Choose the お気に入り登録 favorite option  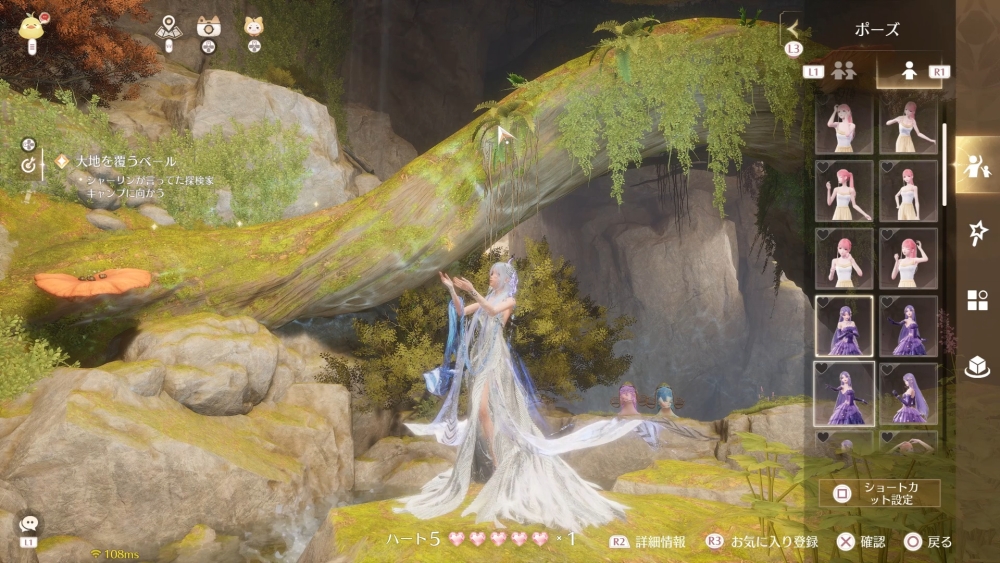pyautogui.click(x=773, y=542)
